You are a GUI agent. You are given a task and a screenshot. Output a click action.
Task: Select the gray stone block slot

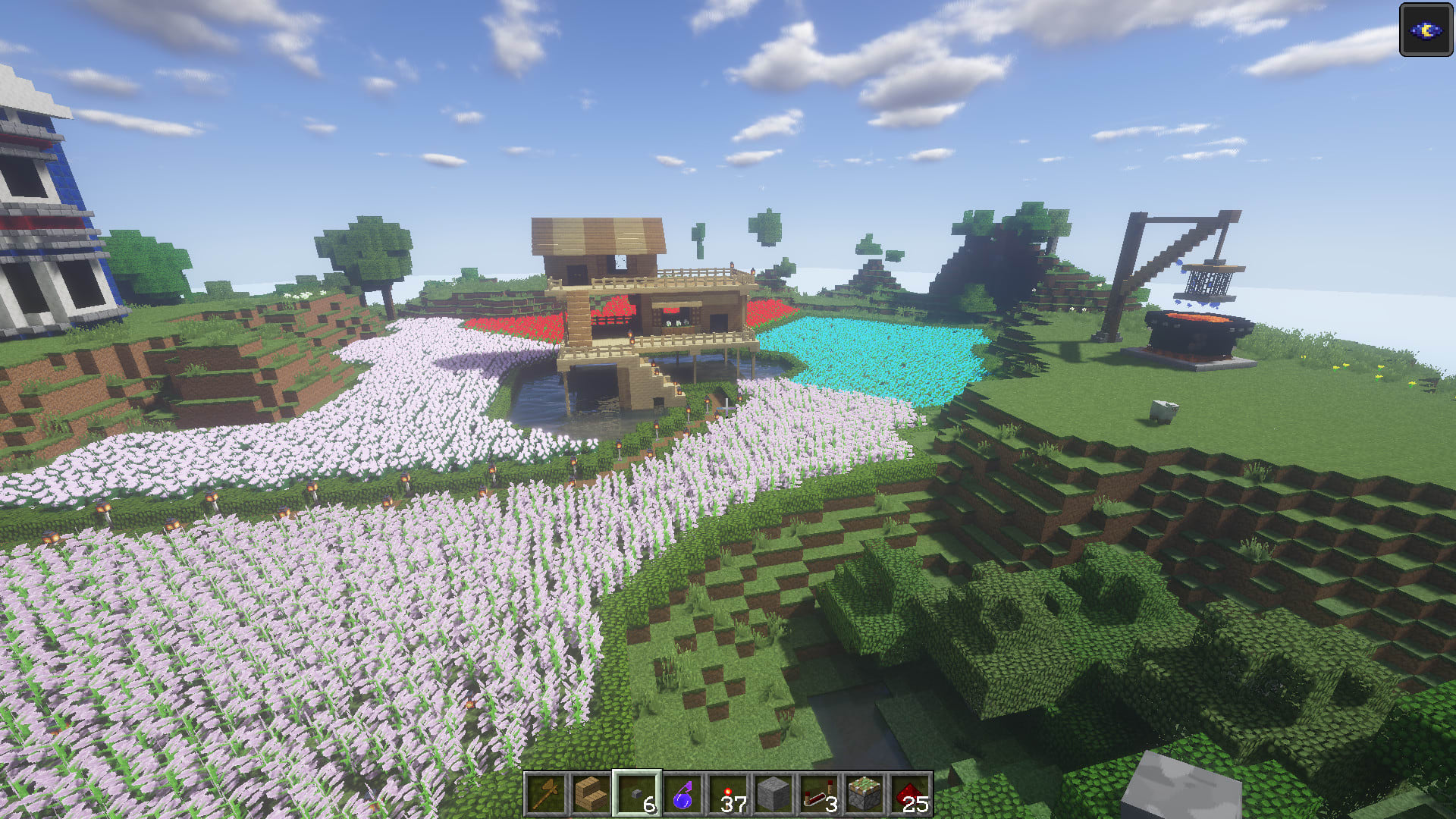click(773, 794)
